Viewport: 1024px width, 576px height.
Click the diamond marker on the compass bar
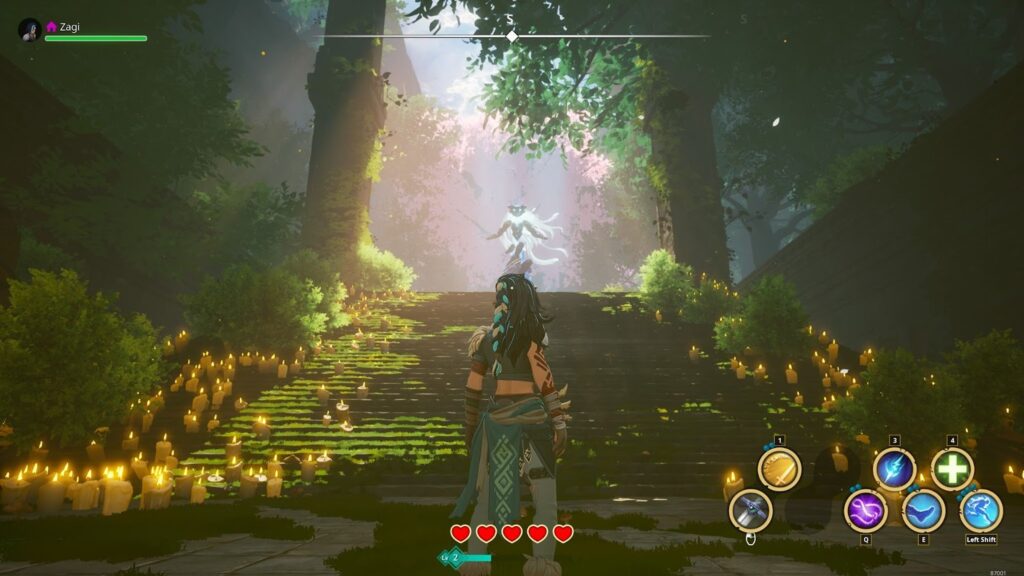[512, 36]
